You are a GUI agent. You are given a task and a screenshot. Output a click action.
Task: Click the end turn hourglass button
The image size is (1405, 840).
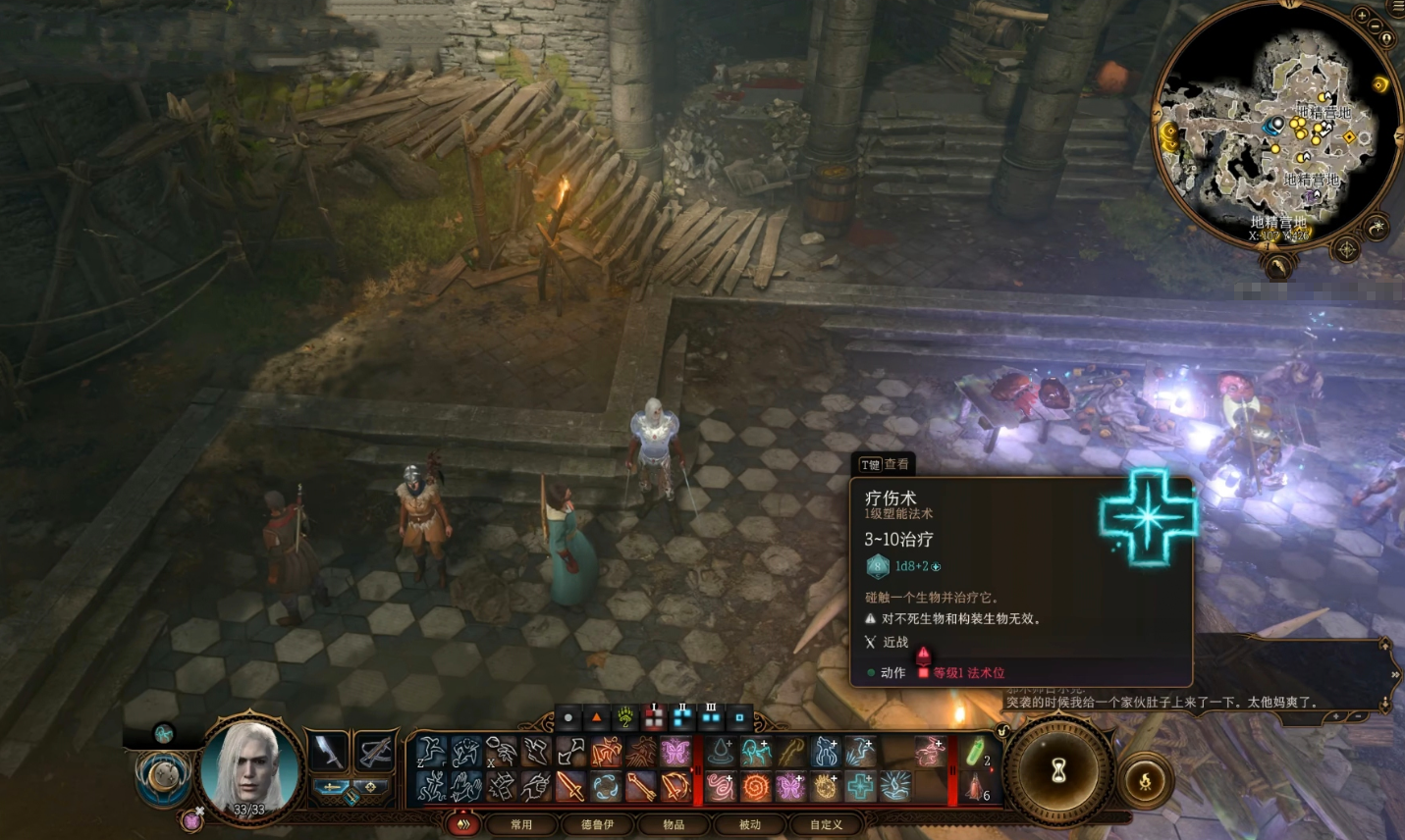click(x=1057, y=771)
